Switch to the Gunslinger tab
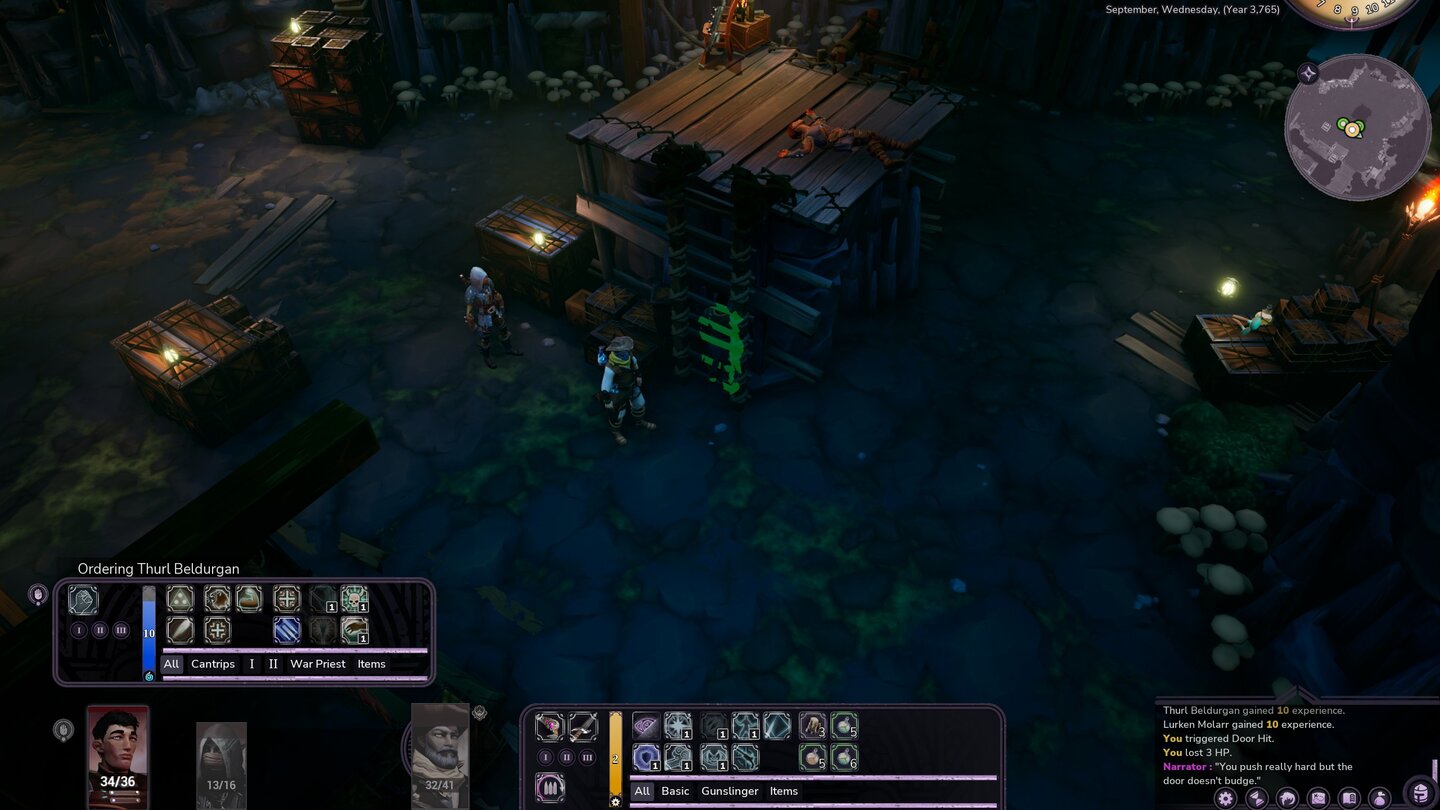This screenshot has height=810, width=1440. pyautogui.click(x=730, y=791)
